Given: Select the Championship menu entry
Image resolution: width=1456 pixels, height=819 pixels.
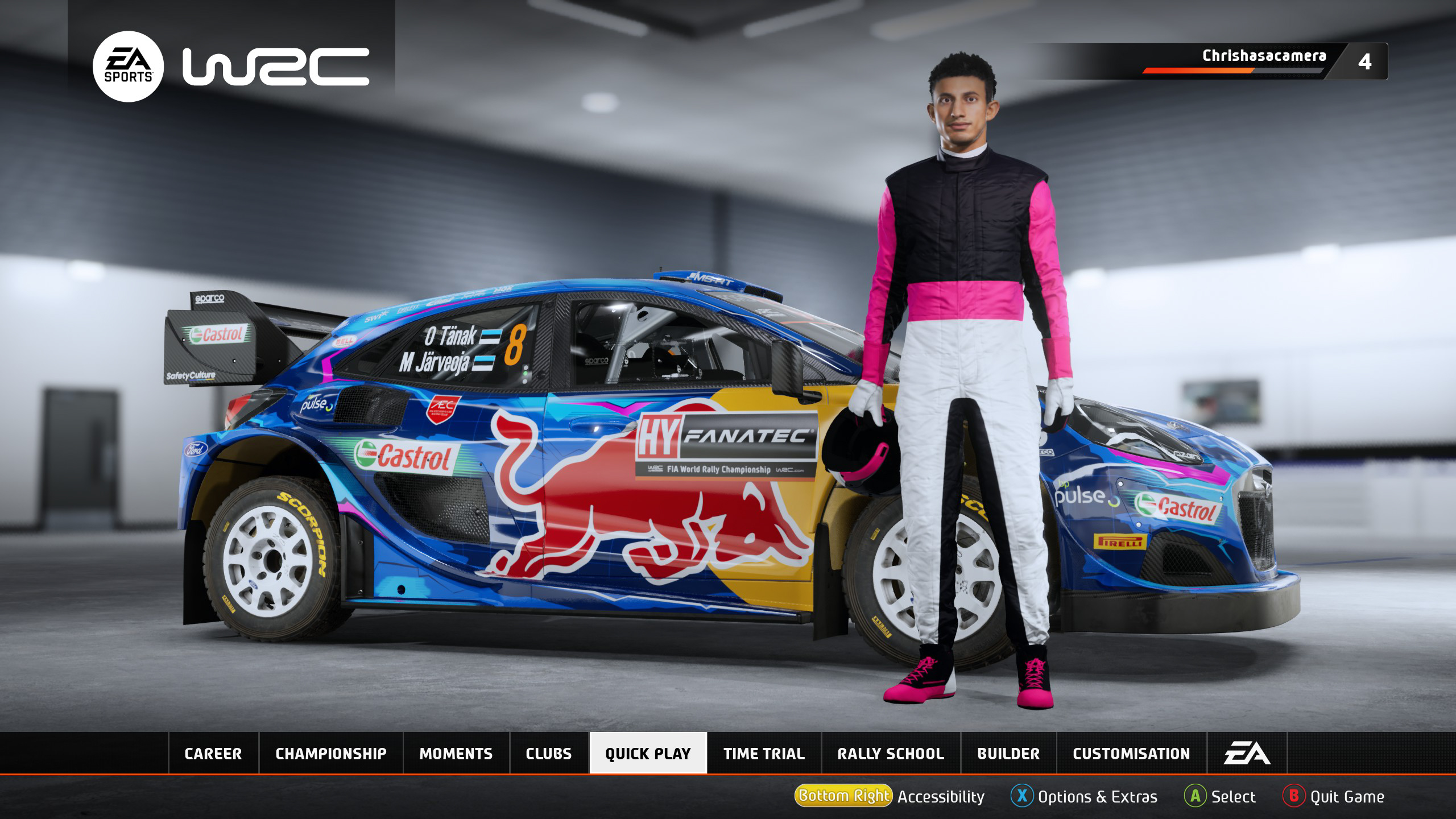Looking at the screenshot, I should pos(331,754).
